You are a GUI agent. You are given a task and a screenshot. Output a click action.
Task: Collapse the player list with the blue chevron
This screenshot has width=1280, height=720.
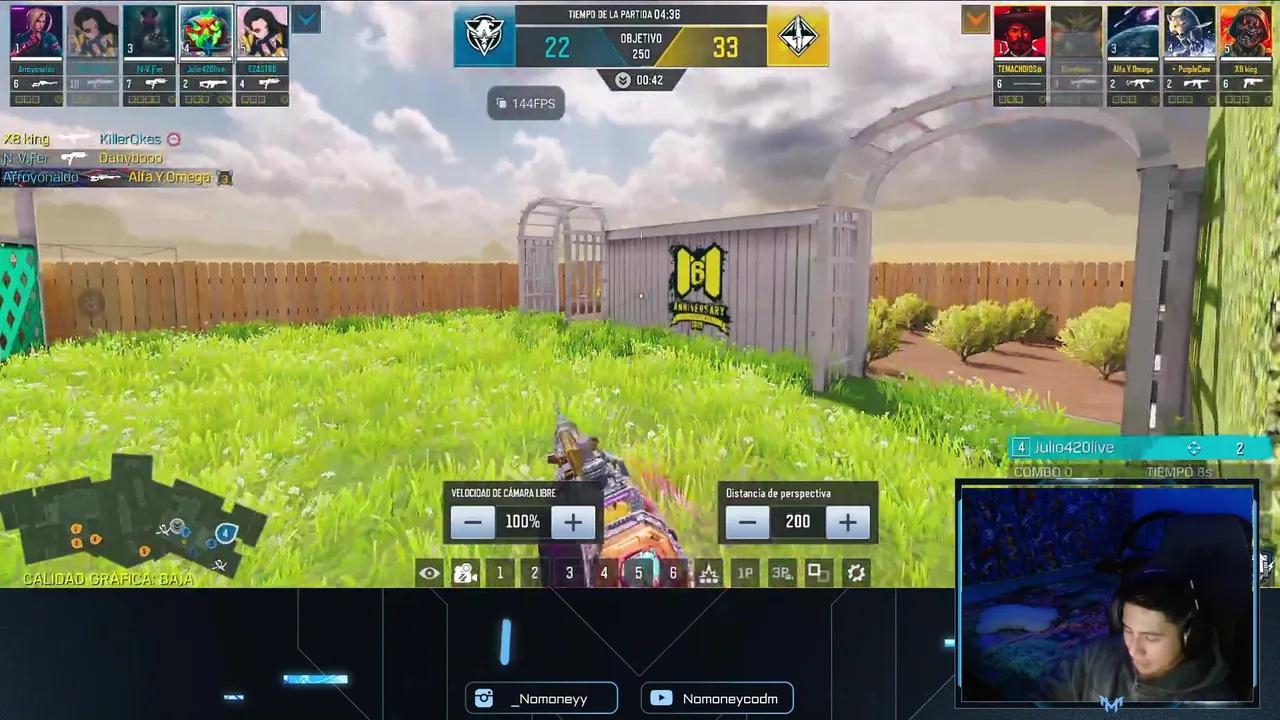(x=307, y=18)
